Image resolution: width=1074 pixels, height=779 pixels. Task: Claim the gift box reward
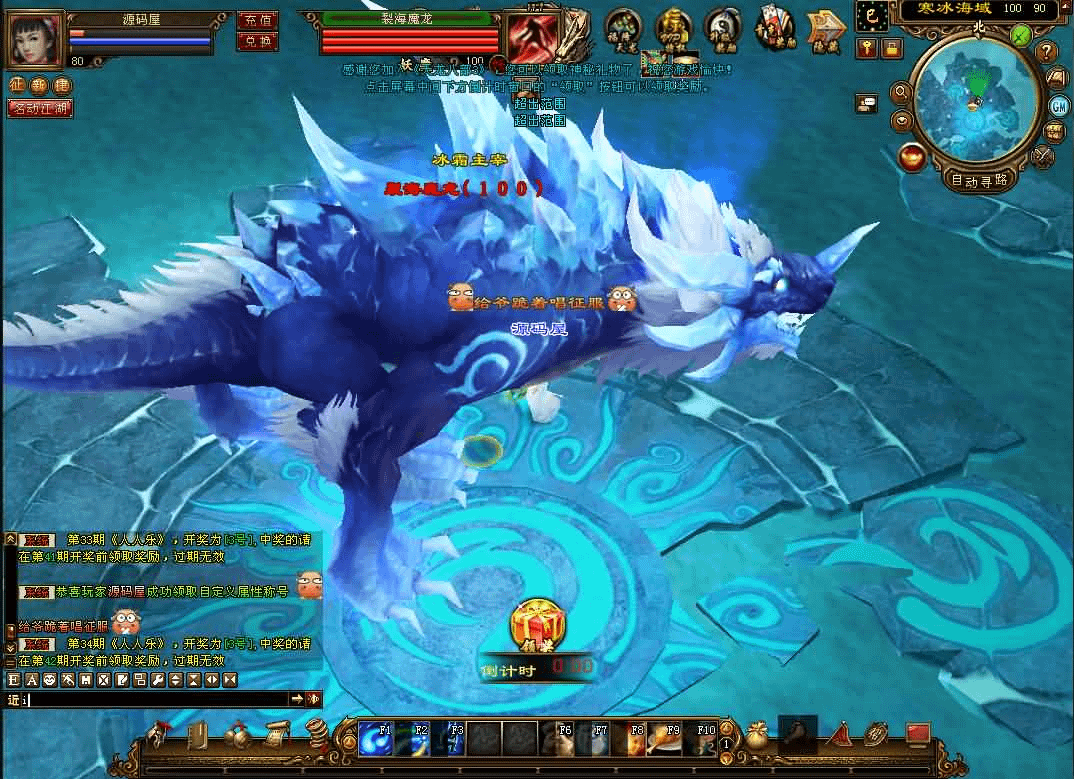(x=538, y=628)
